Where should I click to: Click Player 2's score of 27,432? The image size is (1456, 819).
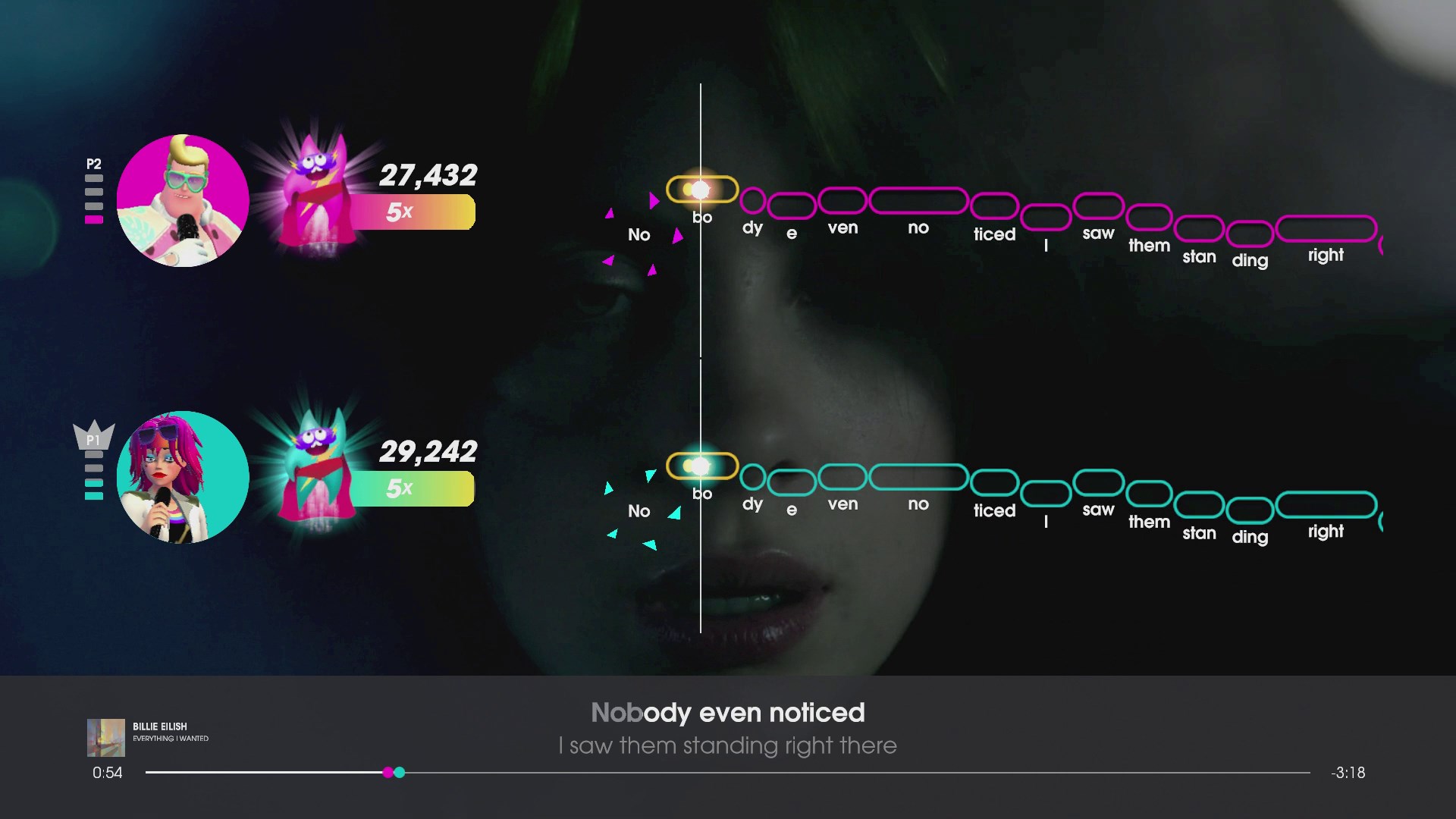430,175
